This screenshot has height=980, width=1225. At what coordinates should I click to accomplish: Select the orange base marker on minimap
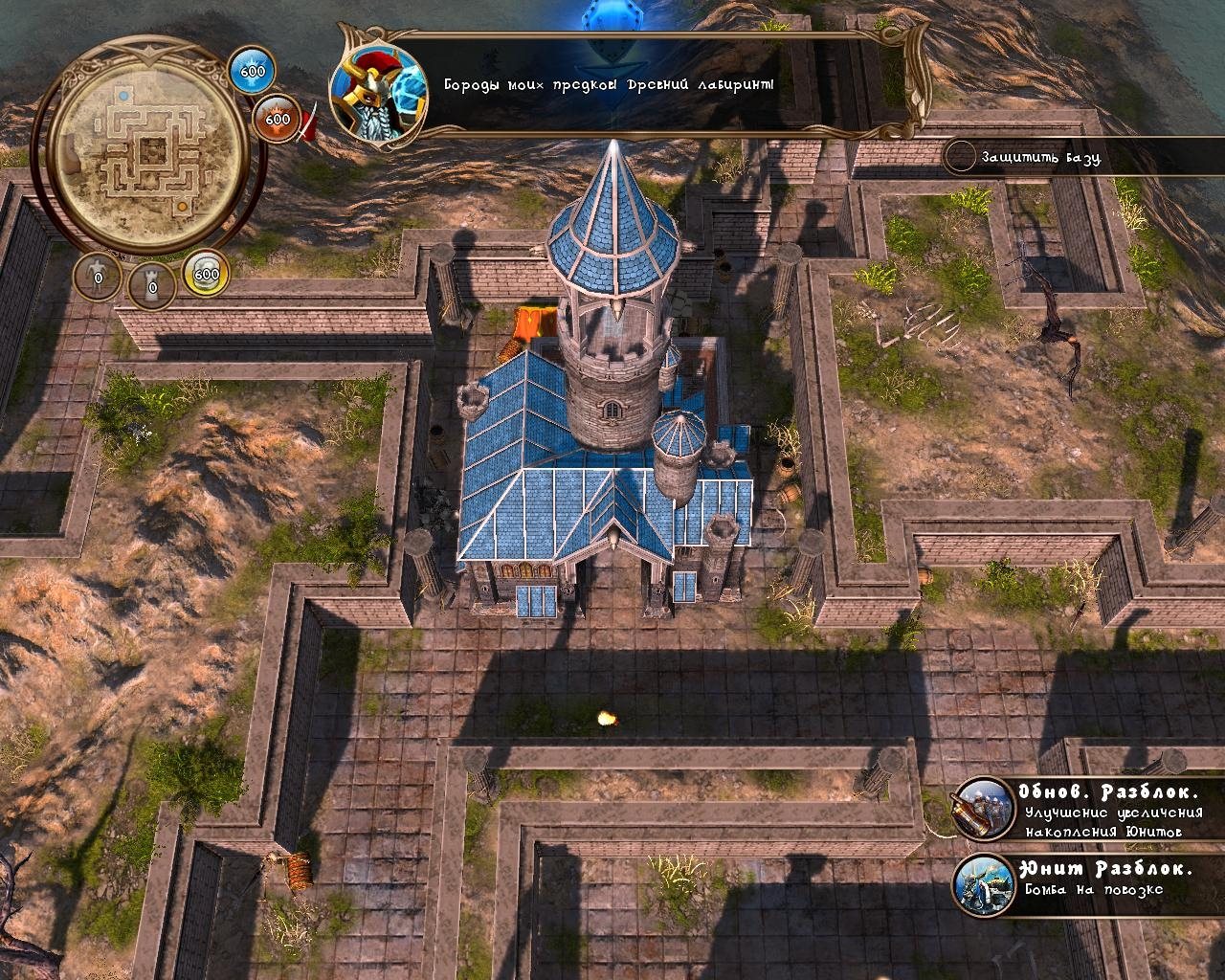pos(182,205)
